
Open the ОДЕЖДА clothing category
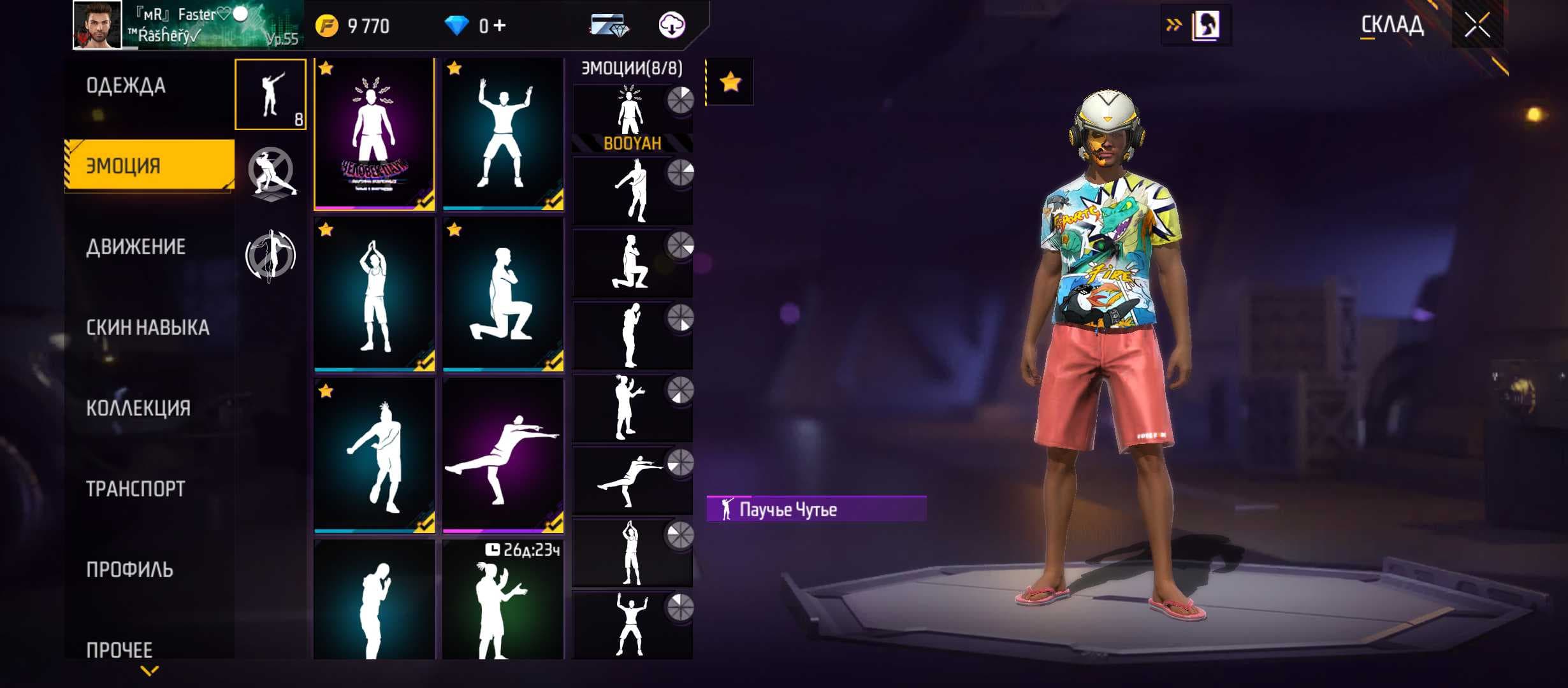(126, 85)
